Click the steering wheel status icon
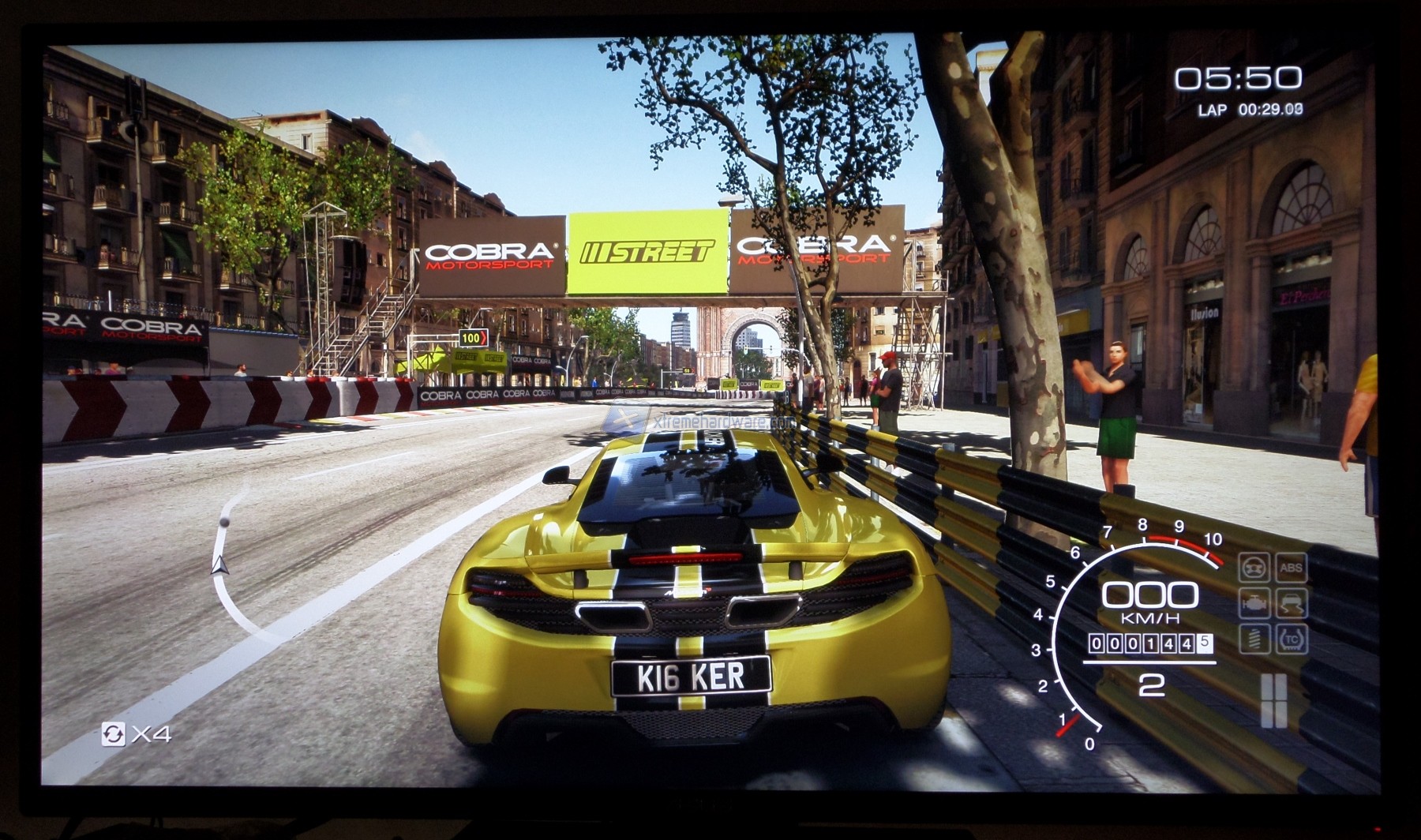 (1254, 568)
